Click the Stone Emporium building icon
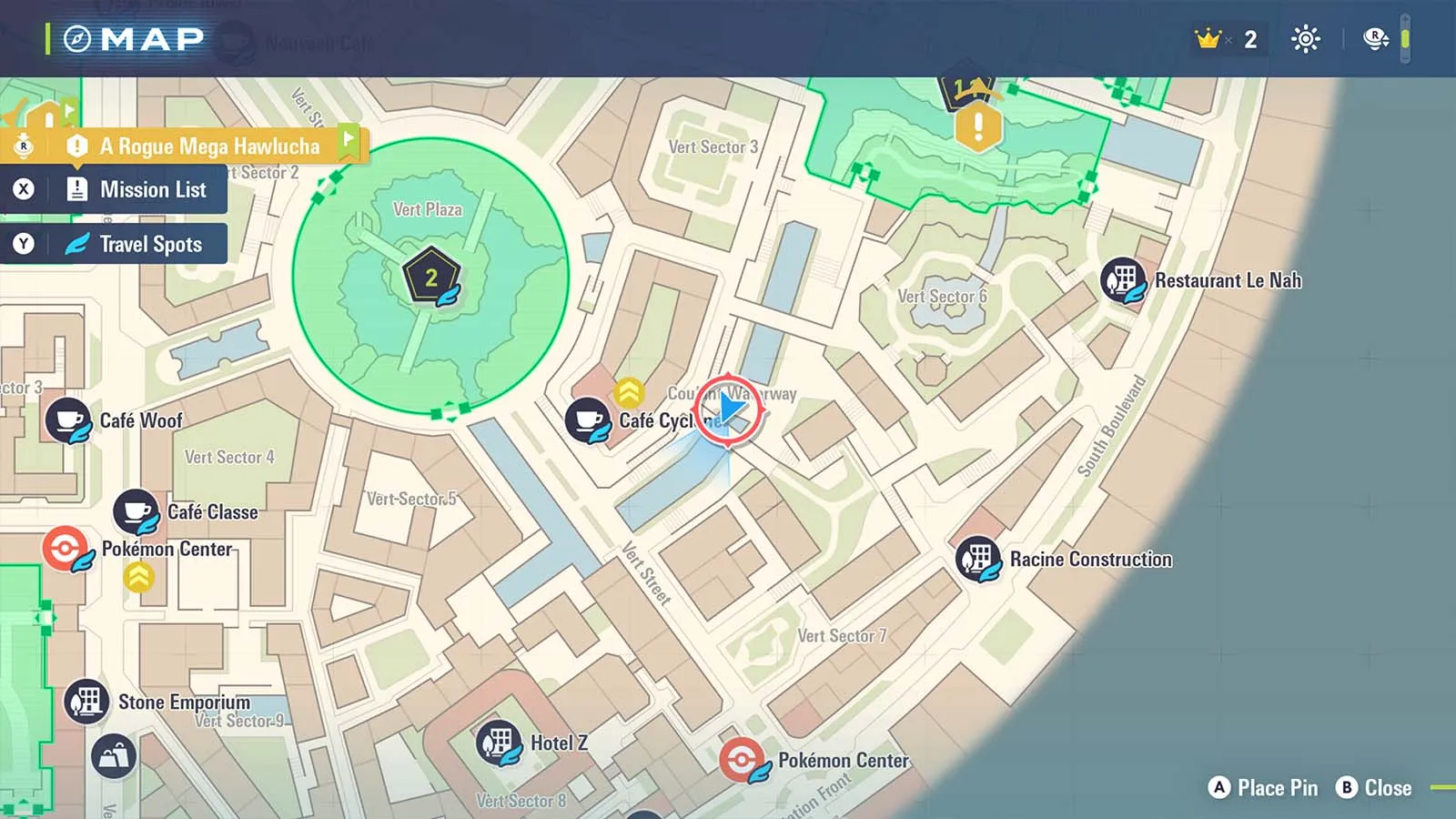Viewport: 1456px width, 819px height. (x=87, y=702)
